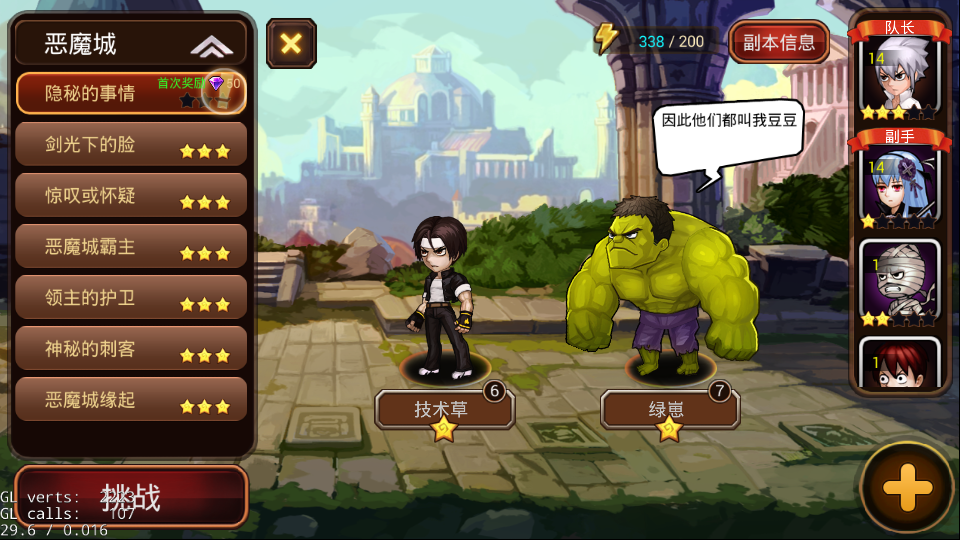Select the 恶魔城霸主 stage row
This screenshot has height=540, width=960.
(x=131, y=247)
